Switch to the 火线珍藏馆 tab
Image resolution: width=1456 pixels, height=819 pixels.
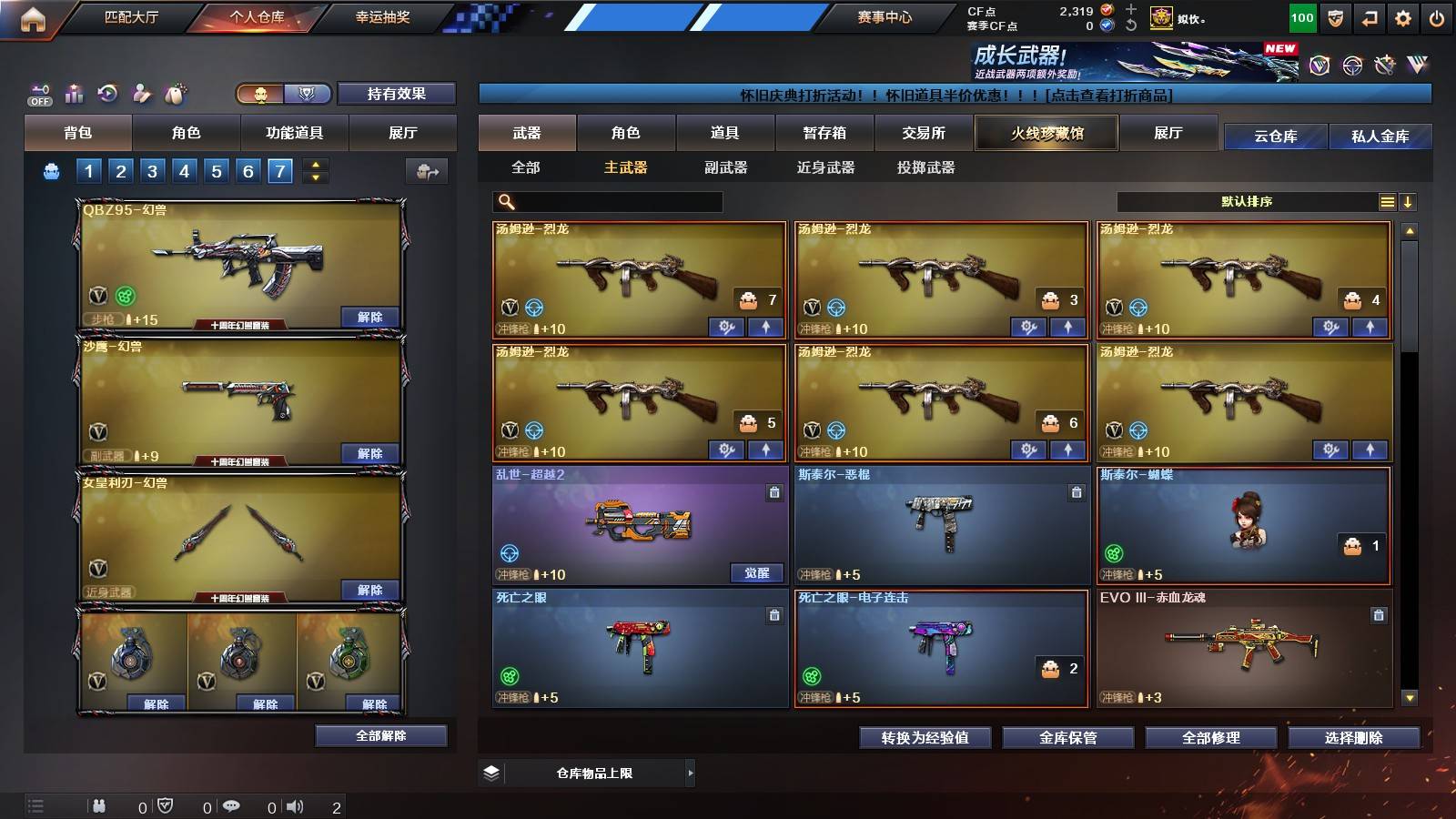coord(1045,133)
